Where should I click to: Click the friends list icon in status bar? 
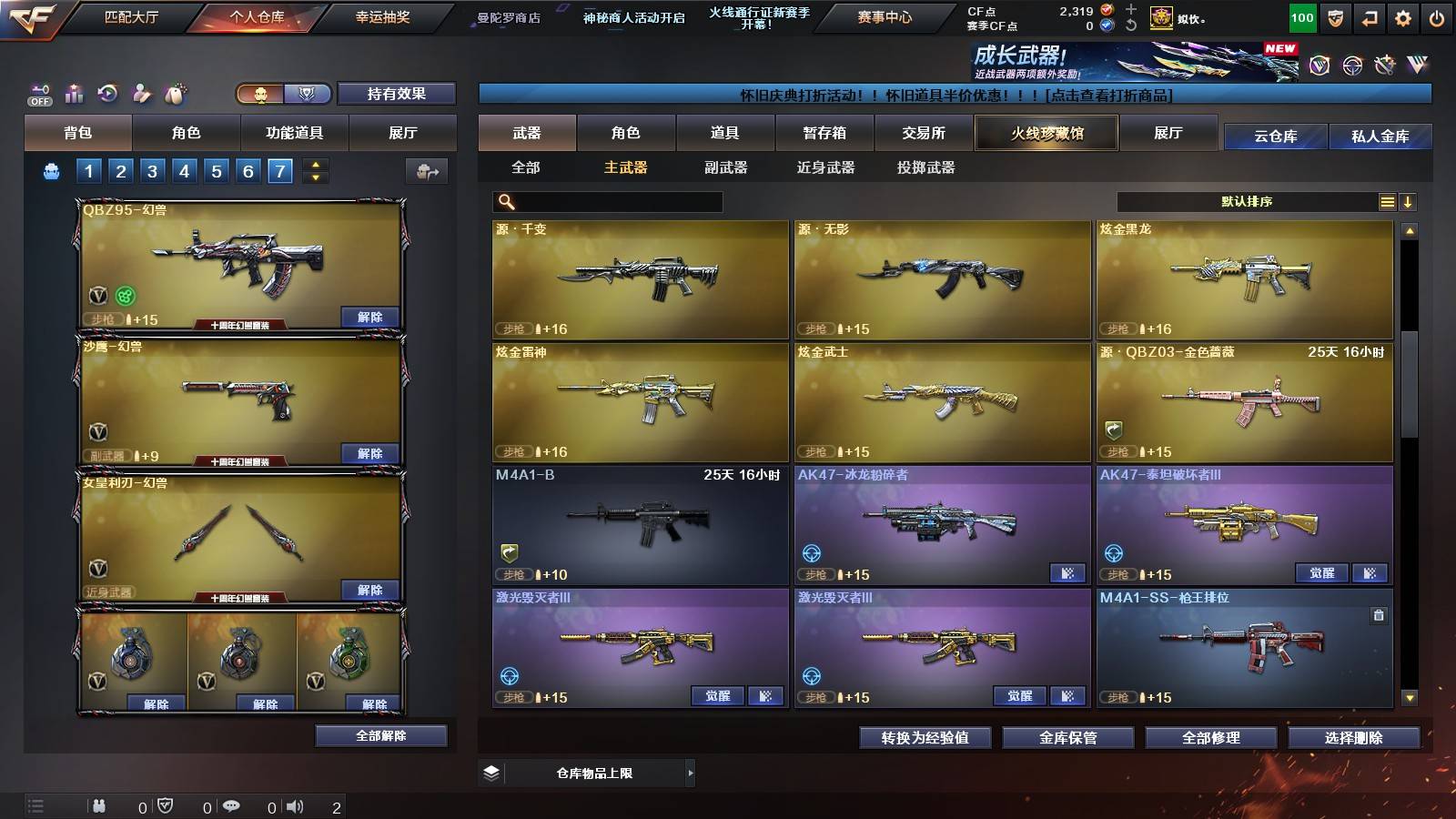[100, 807]
